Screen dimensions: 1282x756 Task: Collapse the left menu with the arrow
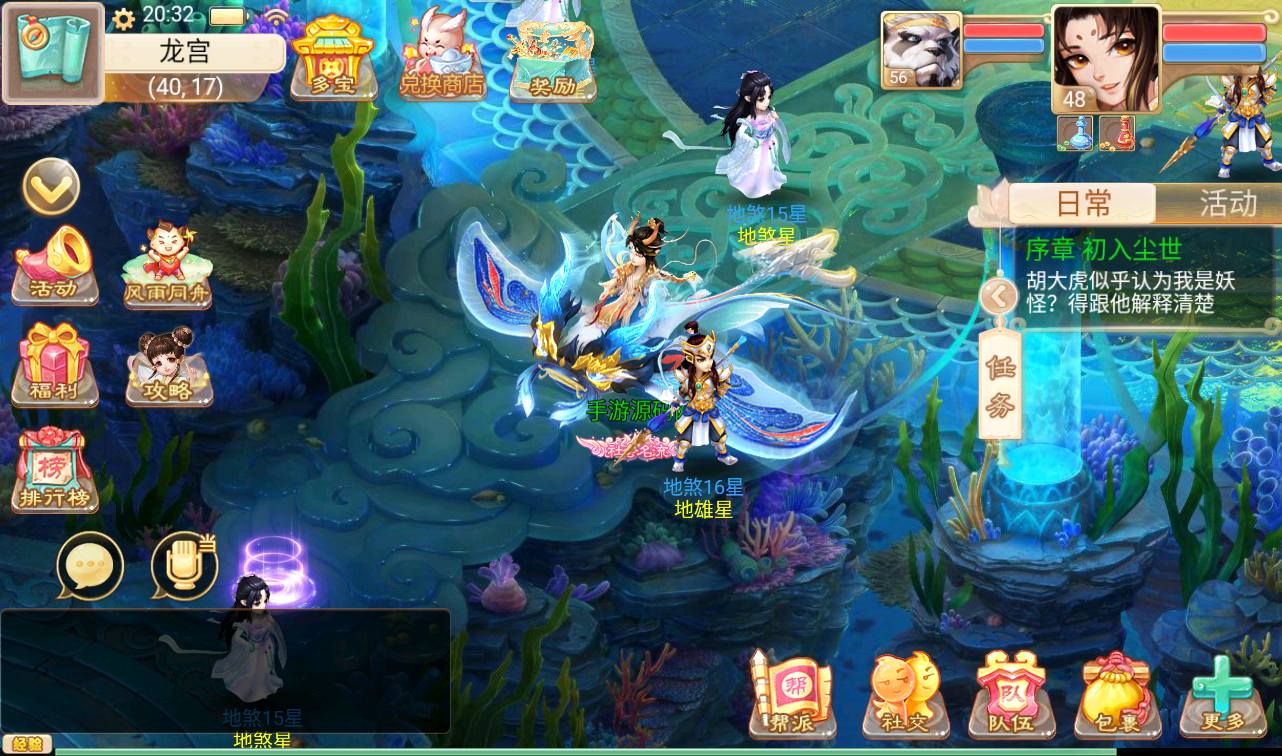(x=51, y=185)
